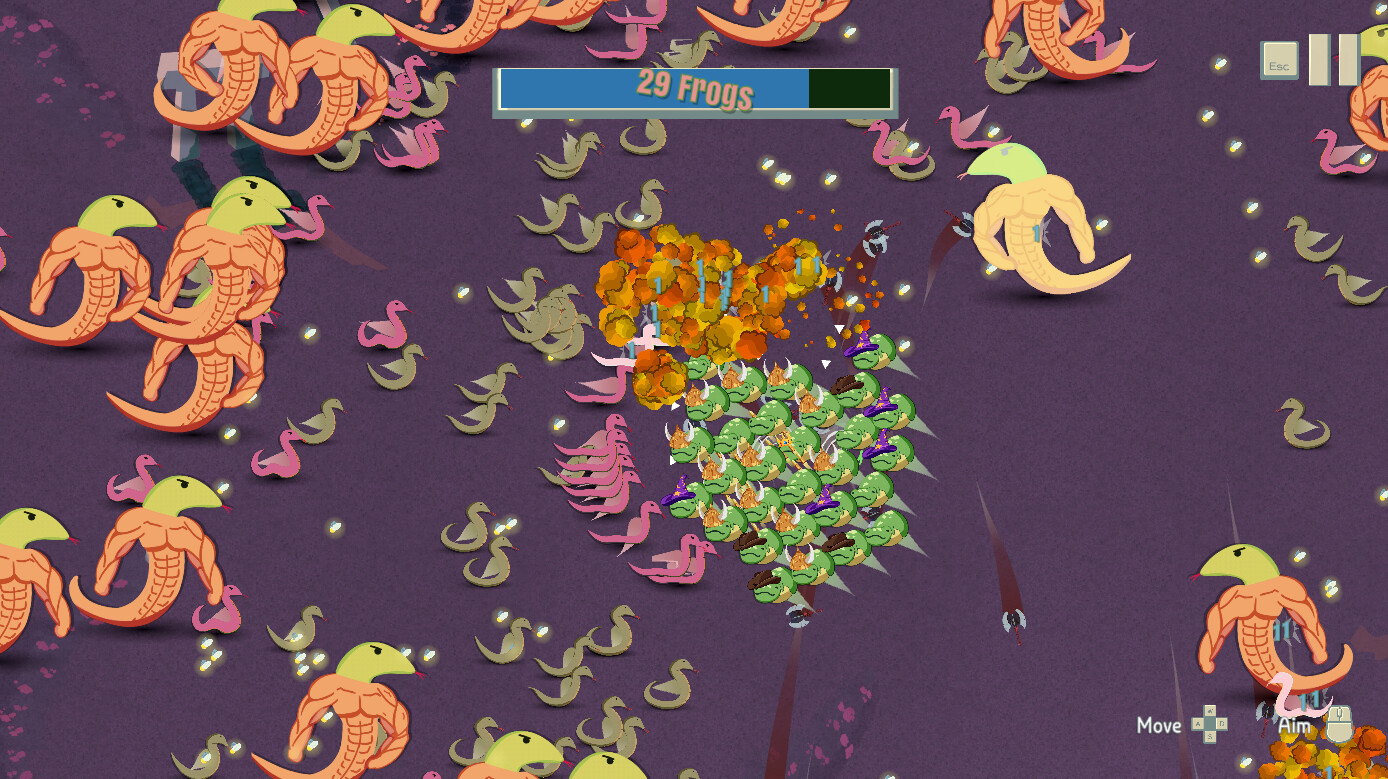Viewport: 1388px width, 779px height.
Task: Click the A key on the Move keypad
Action: (1197, 724)
